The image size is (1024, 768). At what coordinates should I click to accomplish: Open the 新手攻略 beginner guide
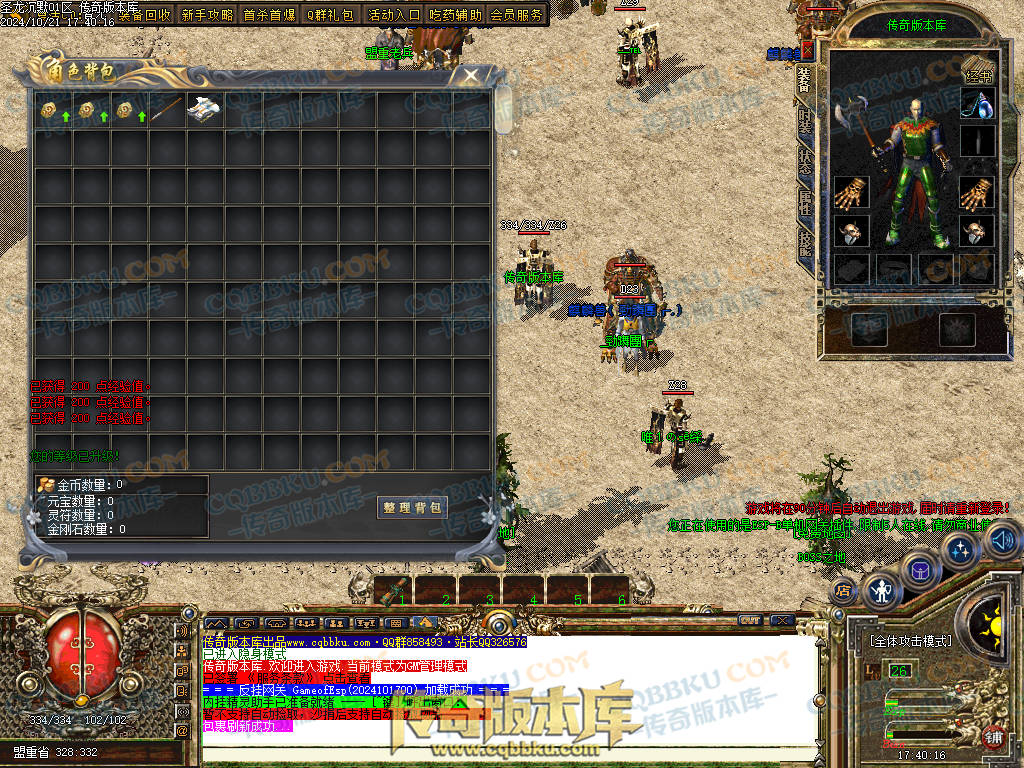[208, 15]
